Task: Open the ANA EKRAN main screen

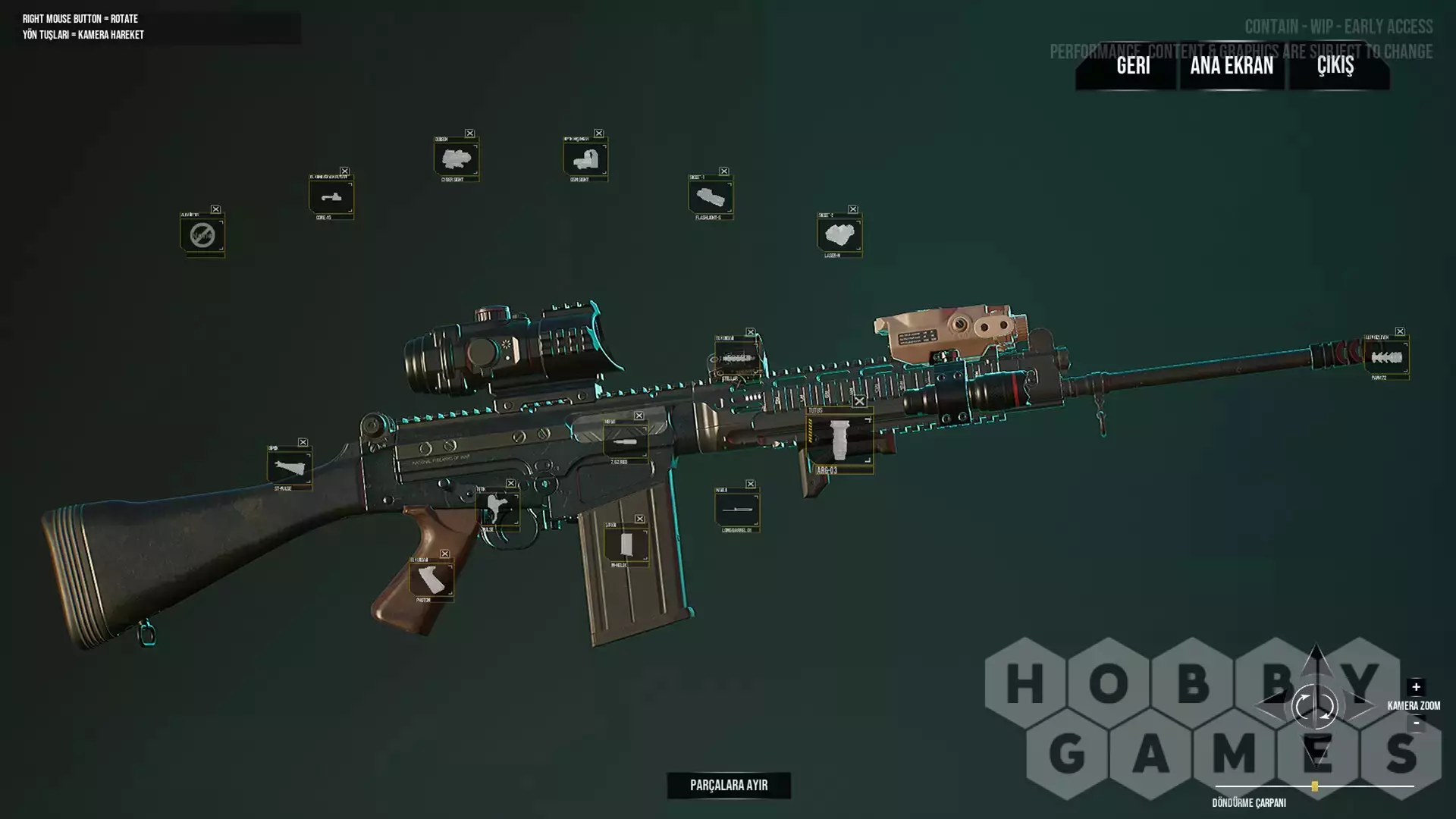Action: pos(1232,66)
